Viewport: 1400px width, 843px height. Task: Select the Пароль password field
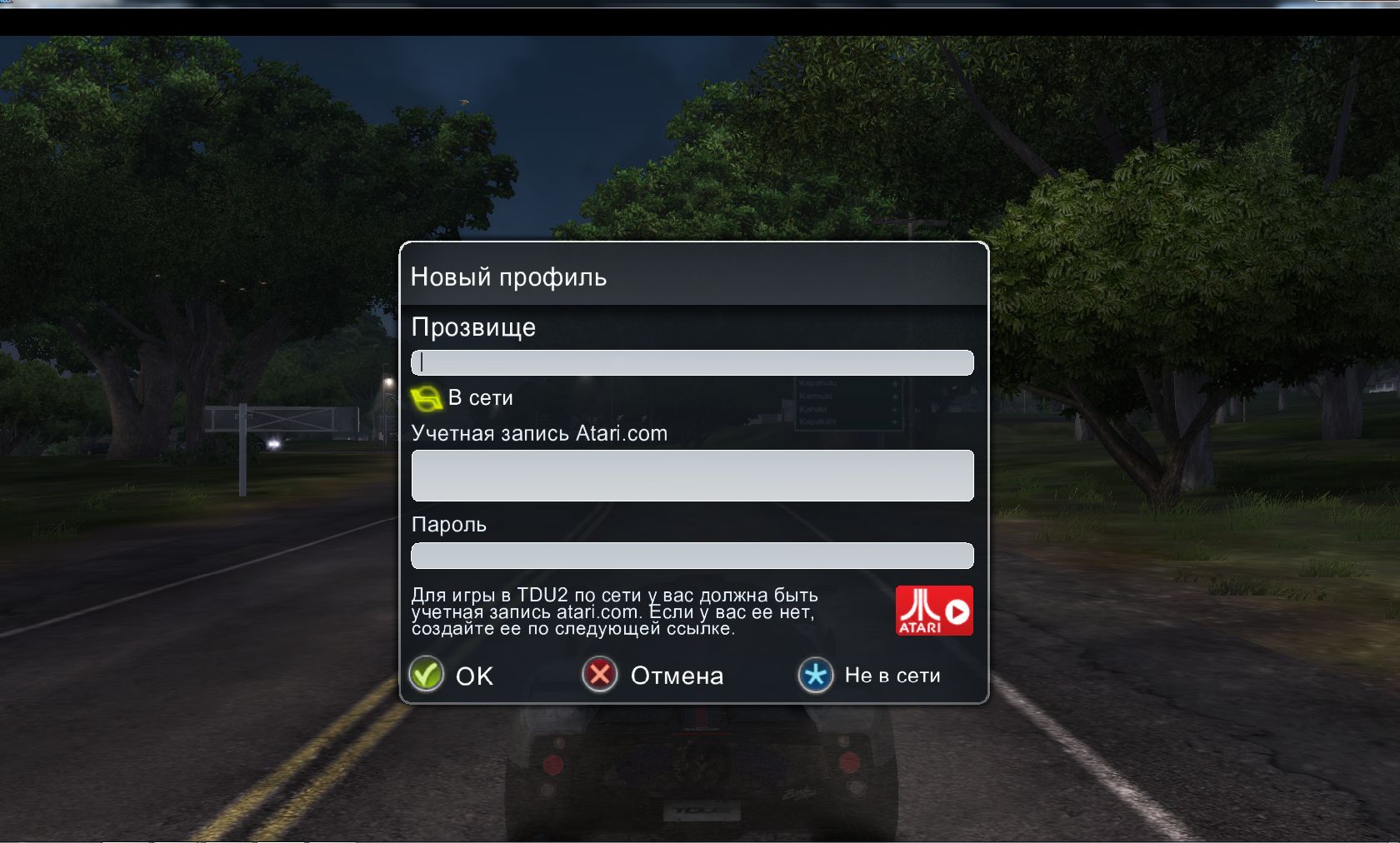(692, 556)
